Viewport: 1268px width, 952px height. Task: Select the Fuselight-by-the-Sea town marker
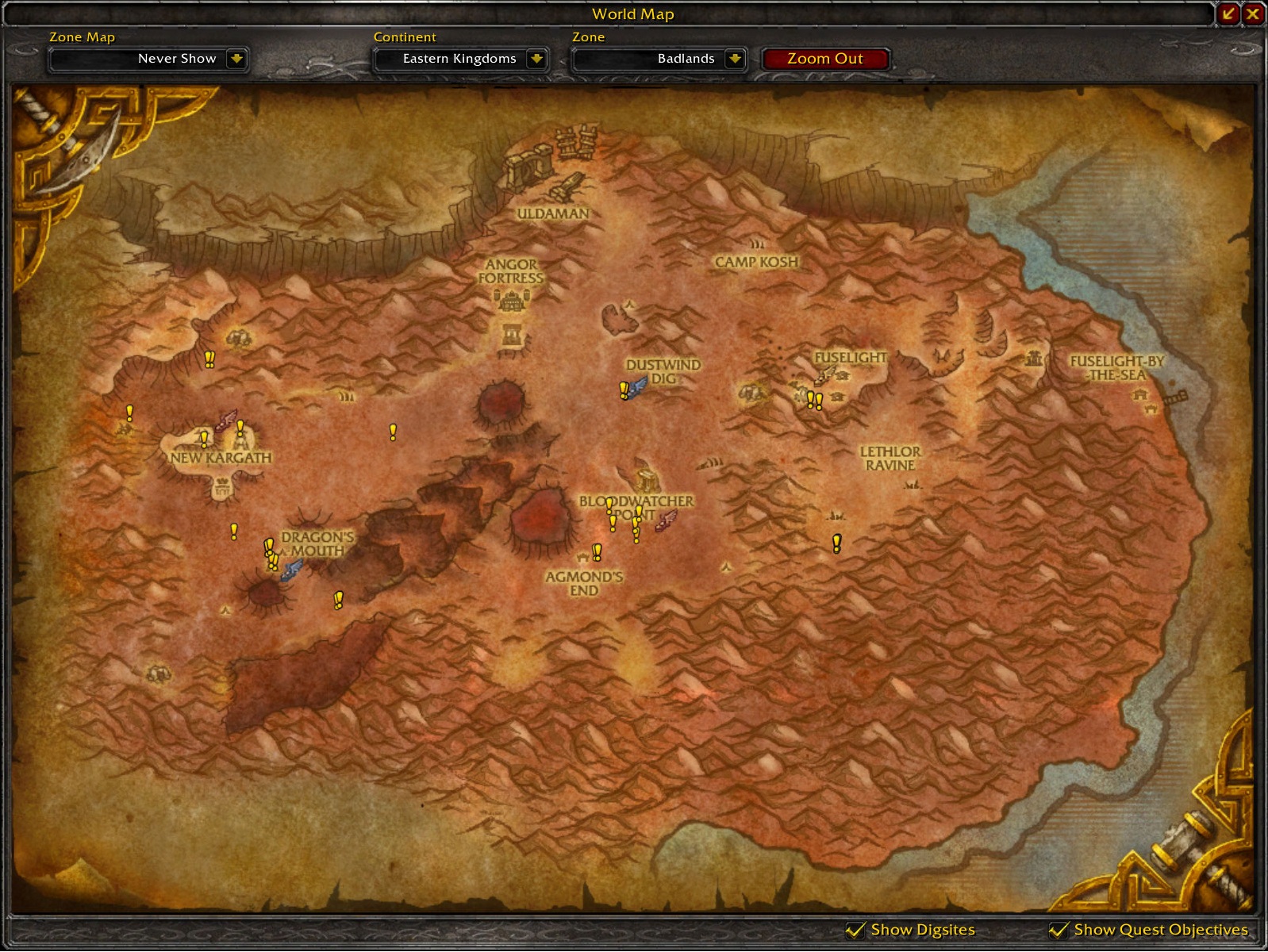pyautogui.click(x=1141, y=396)
